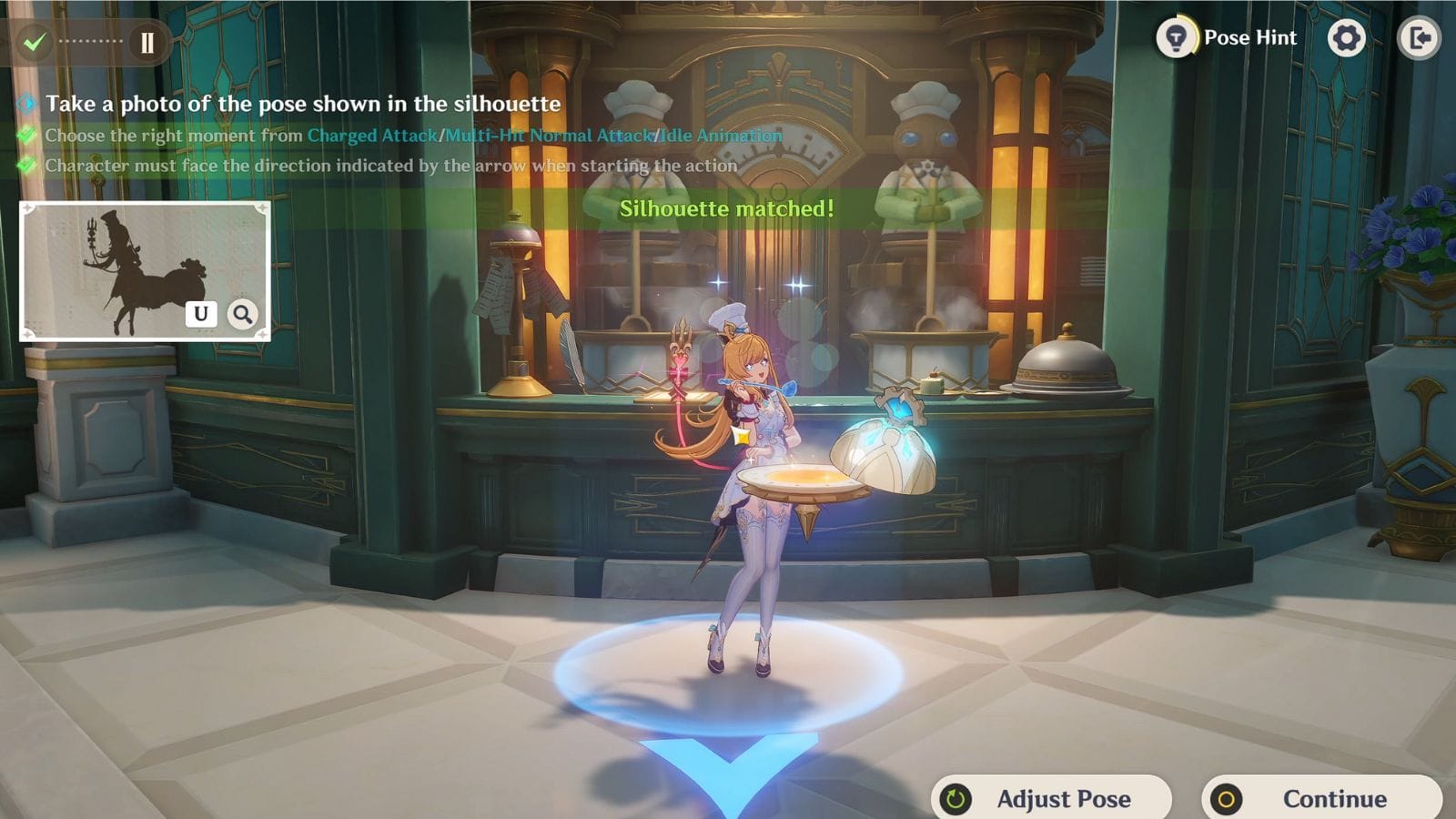
Task: Open the Pose Hint
Action: pyautogui.click(x=1227, y=38)
